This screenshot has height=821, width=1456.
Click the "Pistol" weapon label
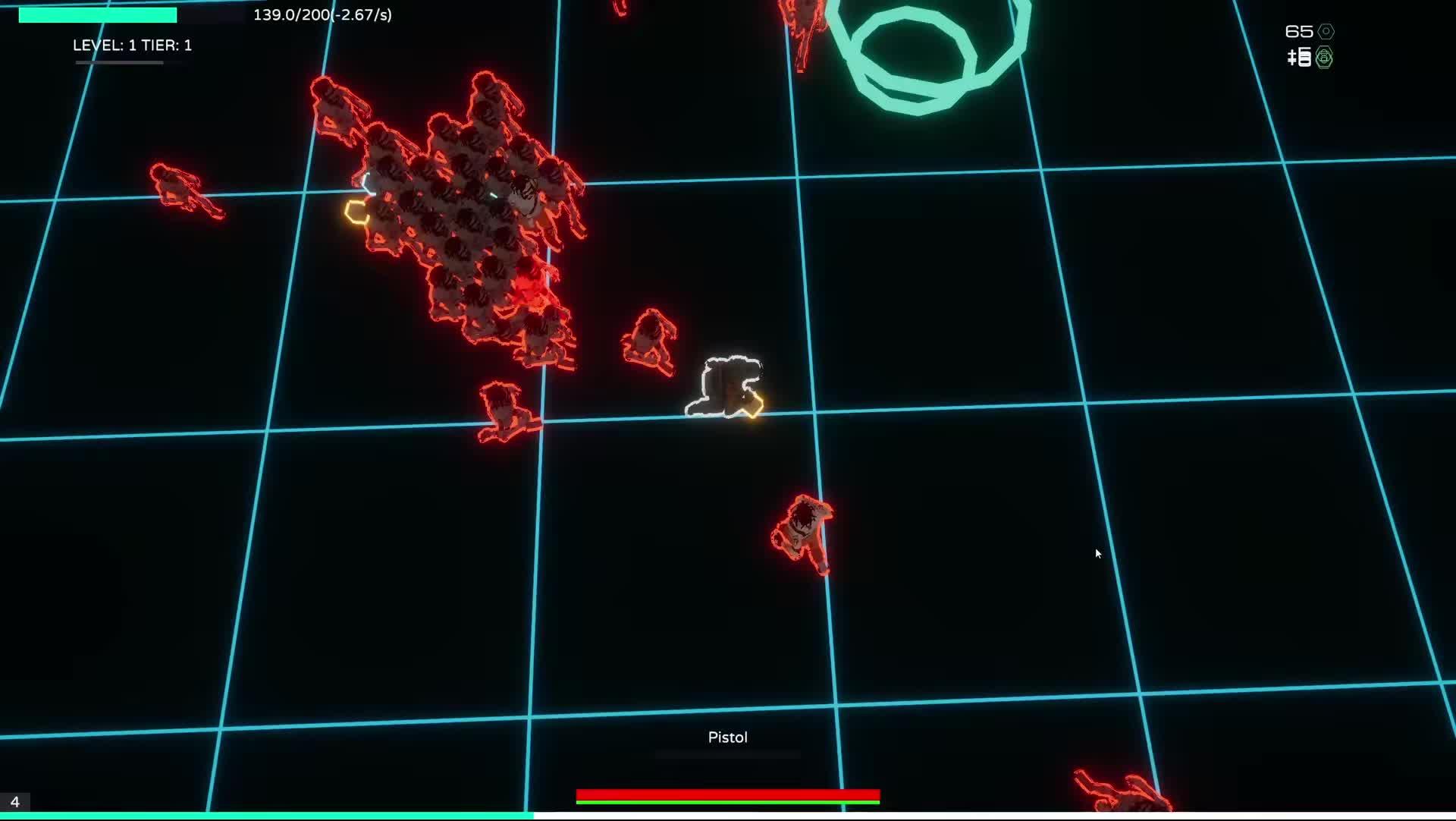[726, 736]
